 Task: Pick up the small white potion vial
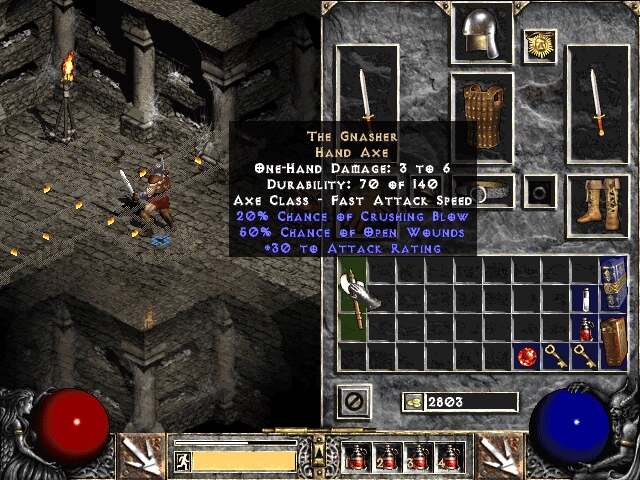point(585,299)
